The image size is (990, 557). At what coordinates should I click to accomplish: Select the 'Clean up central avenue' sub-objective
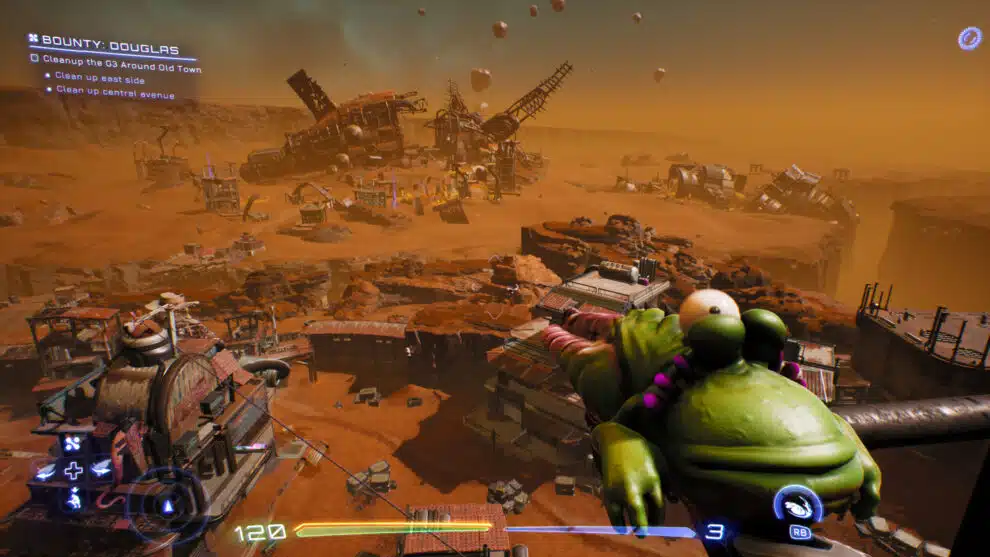[115, 90]
